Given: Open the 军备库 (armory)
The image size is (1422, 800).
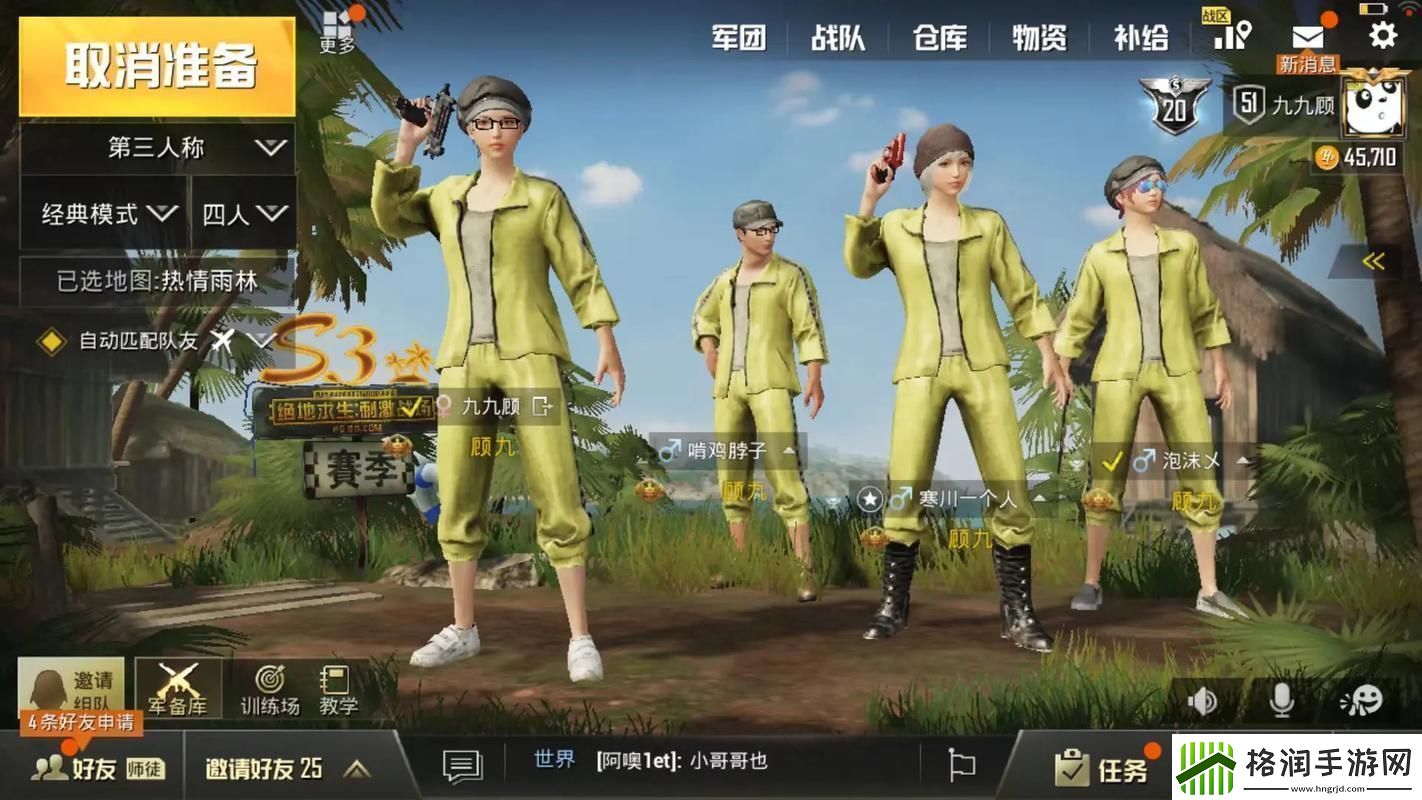Looking at the screenshot, I should click(x=180, y=690).
